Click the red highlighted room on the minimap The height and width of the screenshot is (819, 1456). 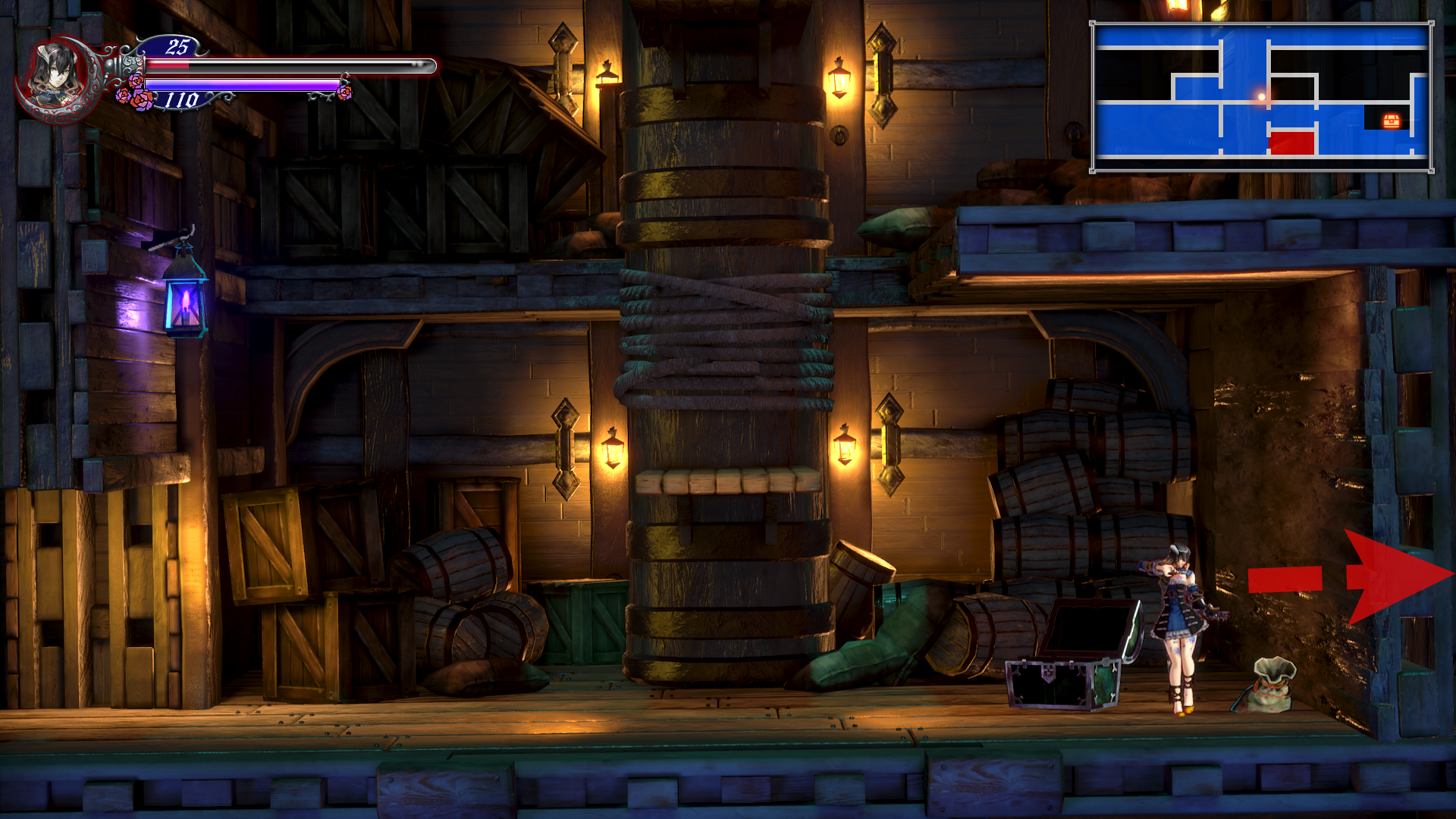point(1291,142)
